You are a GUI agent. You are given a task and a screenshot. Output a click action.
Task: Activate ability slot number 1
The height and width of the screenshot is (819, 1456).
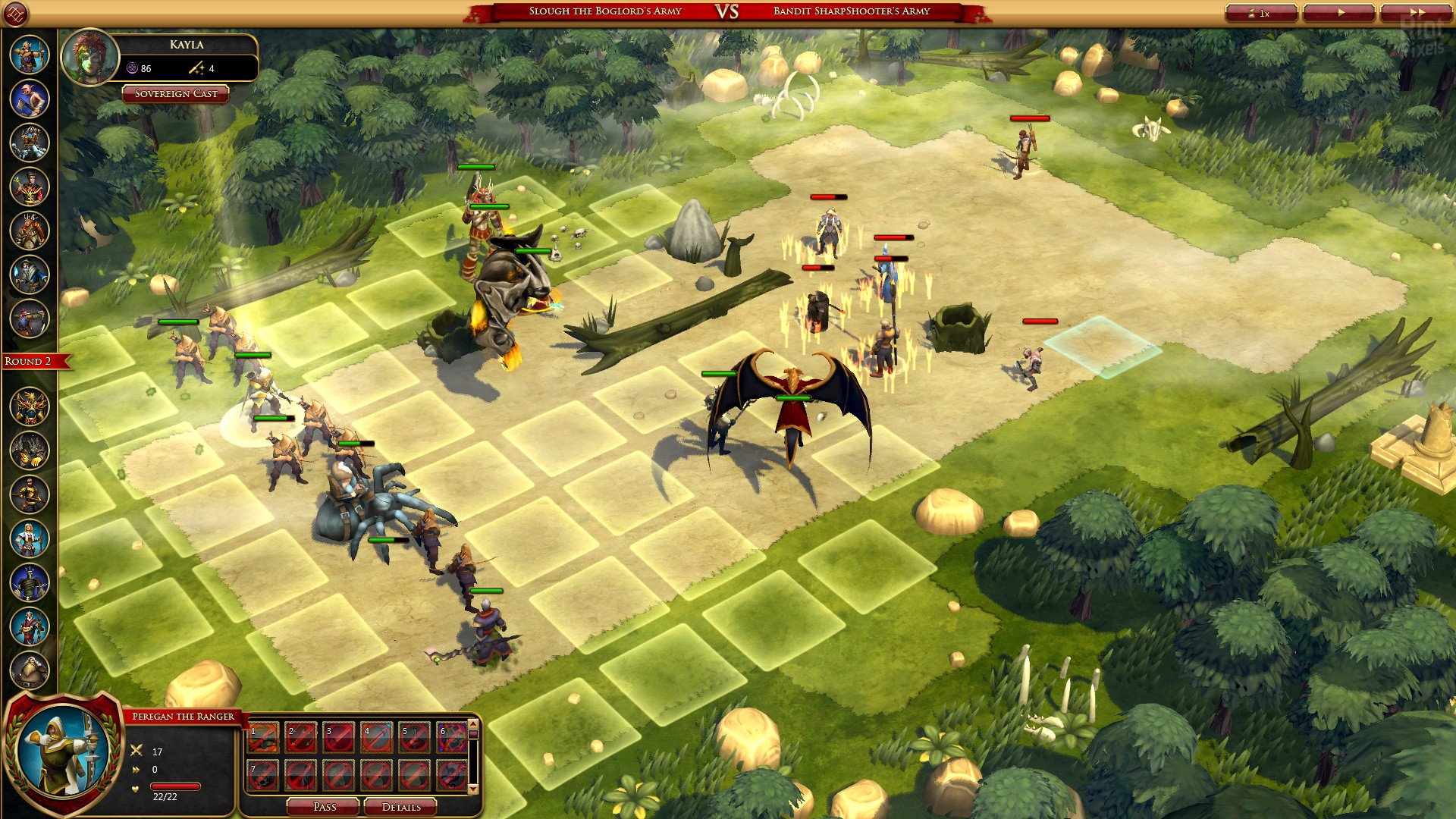tap(262, 737)
